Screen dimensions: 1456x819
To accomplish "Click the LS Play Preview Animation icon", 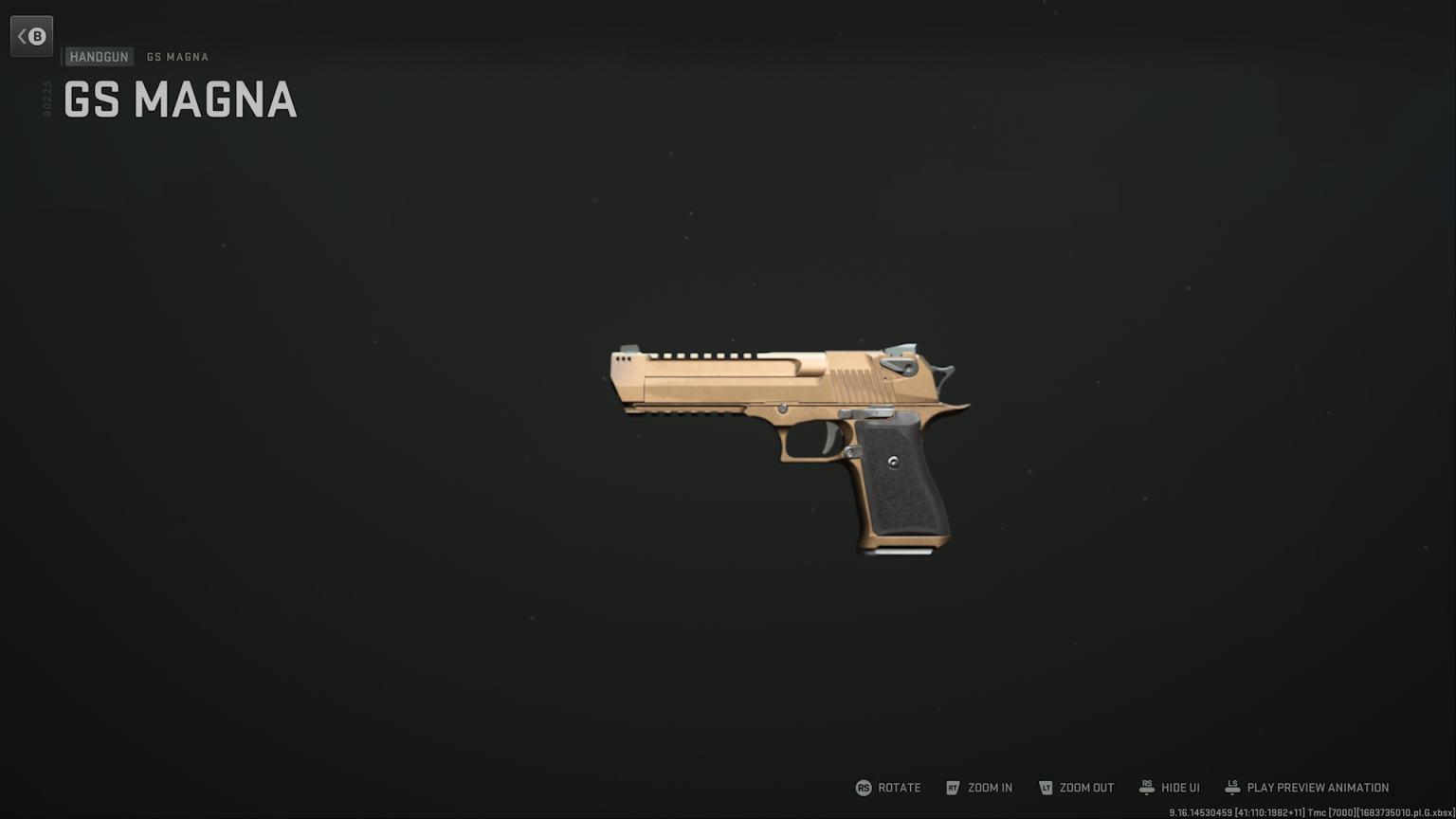I will pos(1232,788).
